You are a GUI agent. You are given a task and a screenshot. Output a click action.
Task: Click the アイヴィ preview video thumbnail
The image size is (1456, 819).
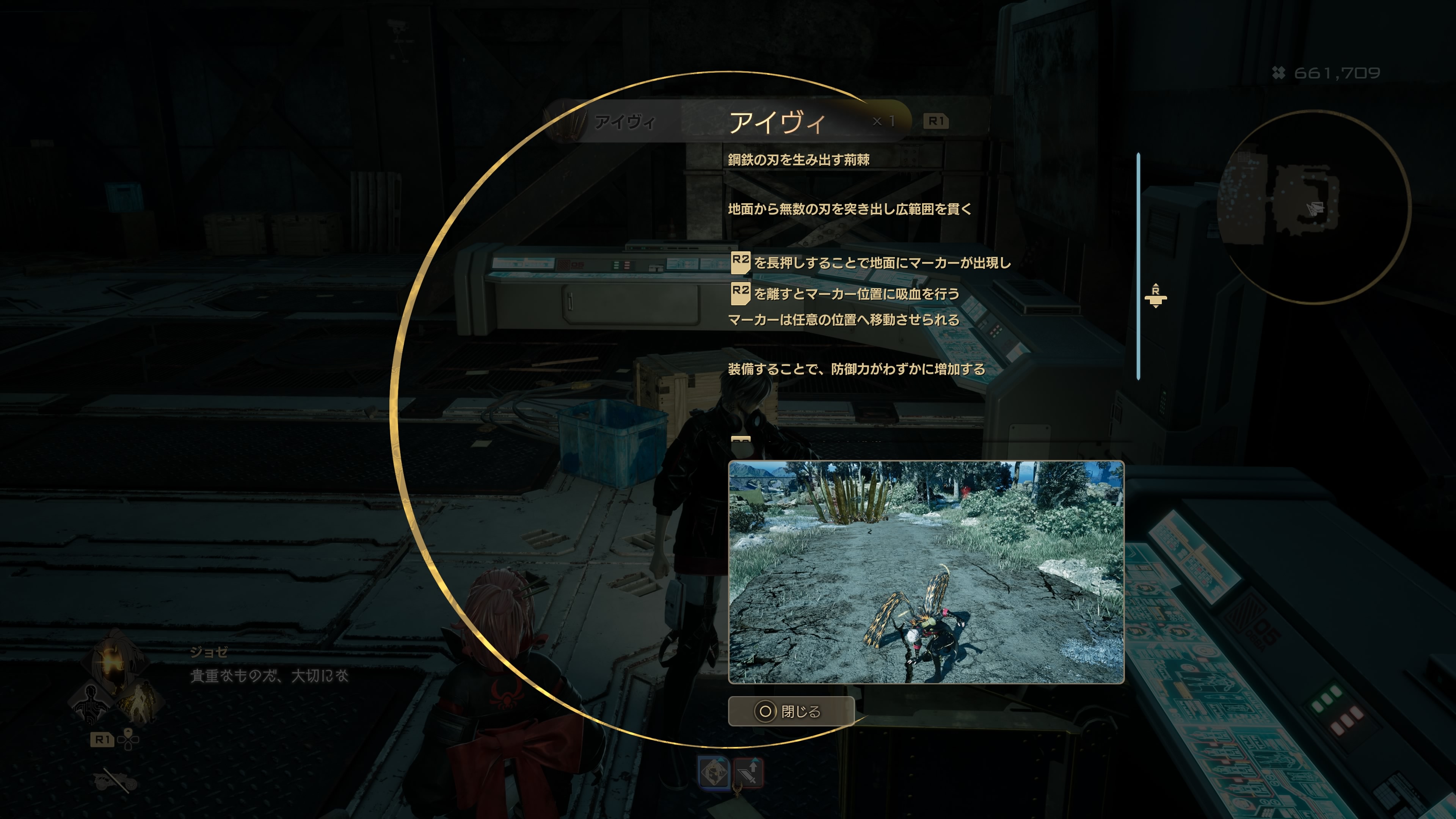click(x=926, y=572)
